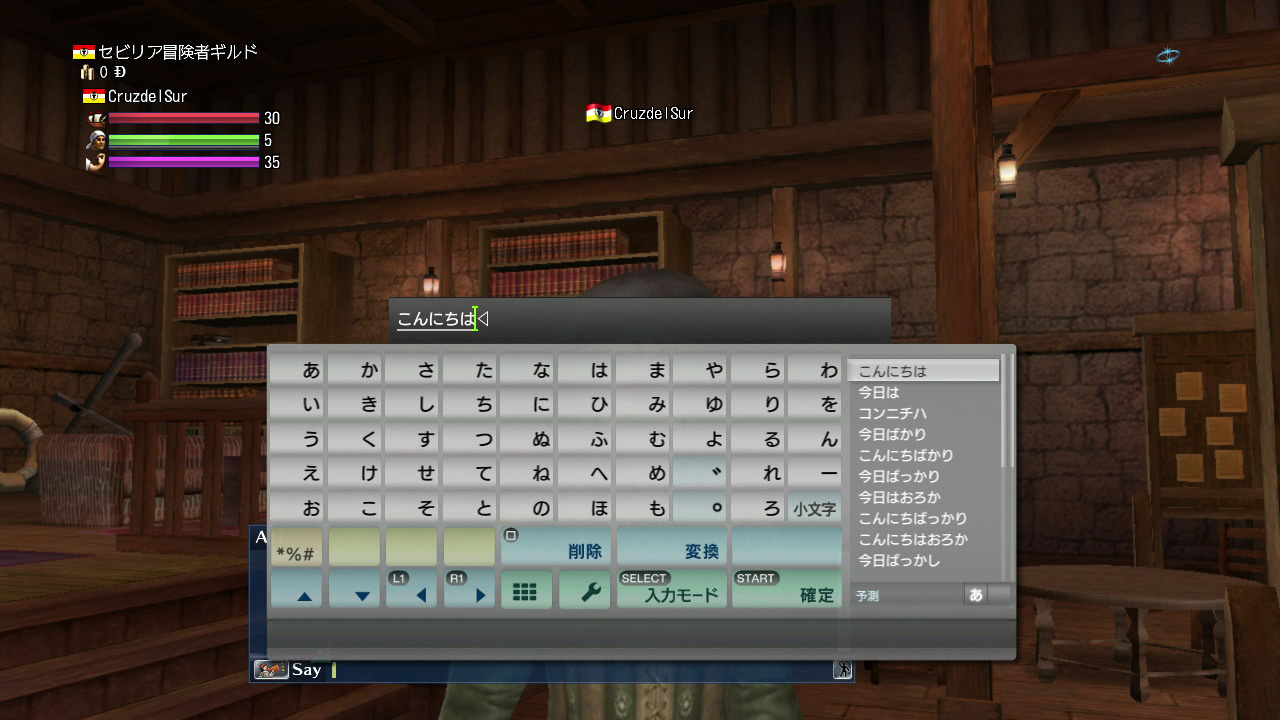Toggle the dakuten ゛ key
This screenshot has height=720, width=1280.
699,472
